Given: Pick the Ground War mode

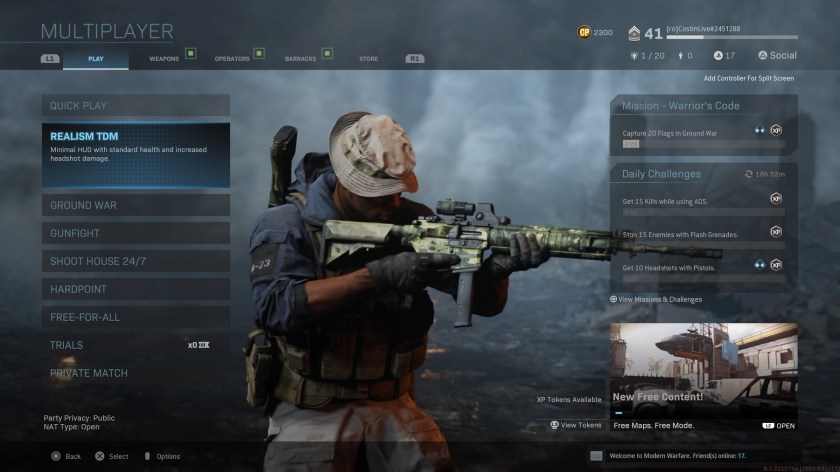Looking at the screenshot, I should click(x=135, y=205).
